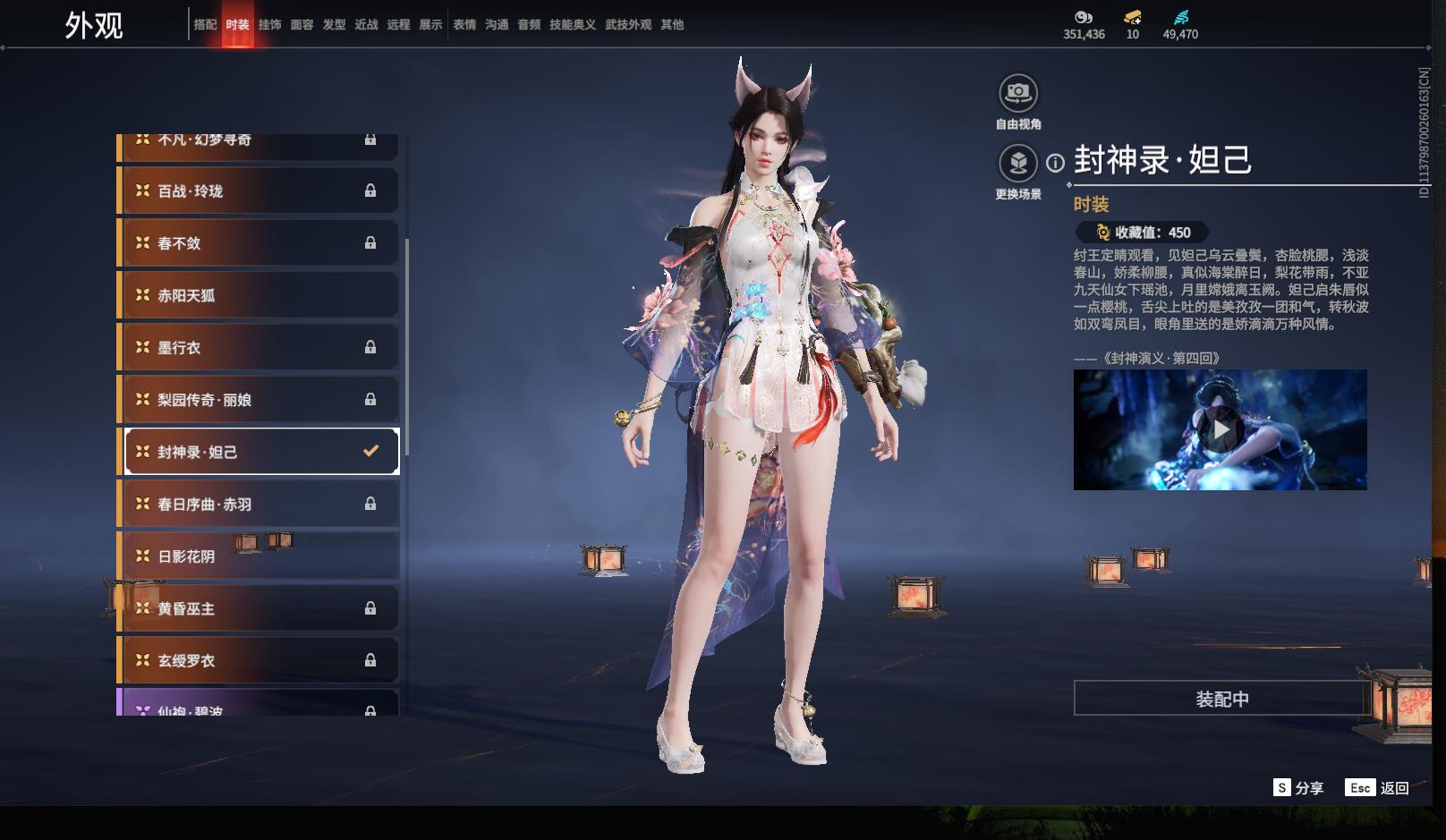
Task: Select the 墨行衣 outfit
Action: pos(259,347)
